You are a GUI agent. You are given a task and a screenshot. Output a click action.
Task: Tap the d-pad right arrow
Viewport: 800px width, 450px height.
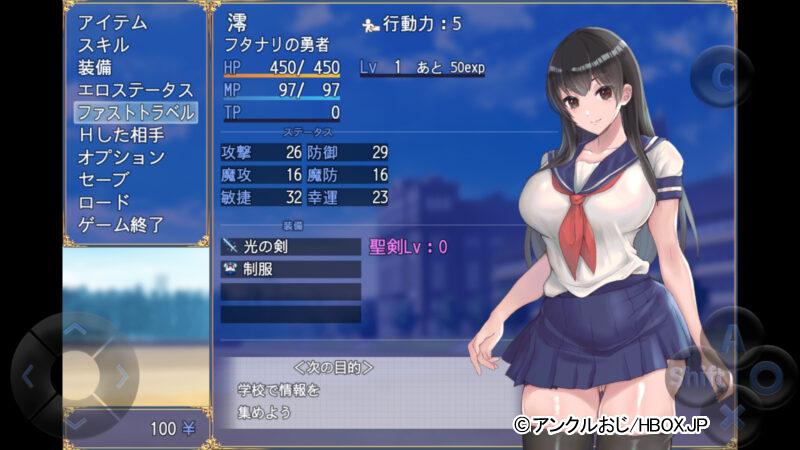coord(123,376)
